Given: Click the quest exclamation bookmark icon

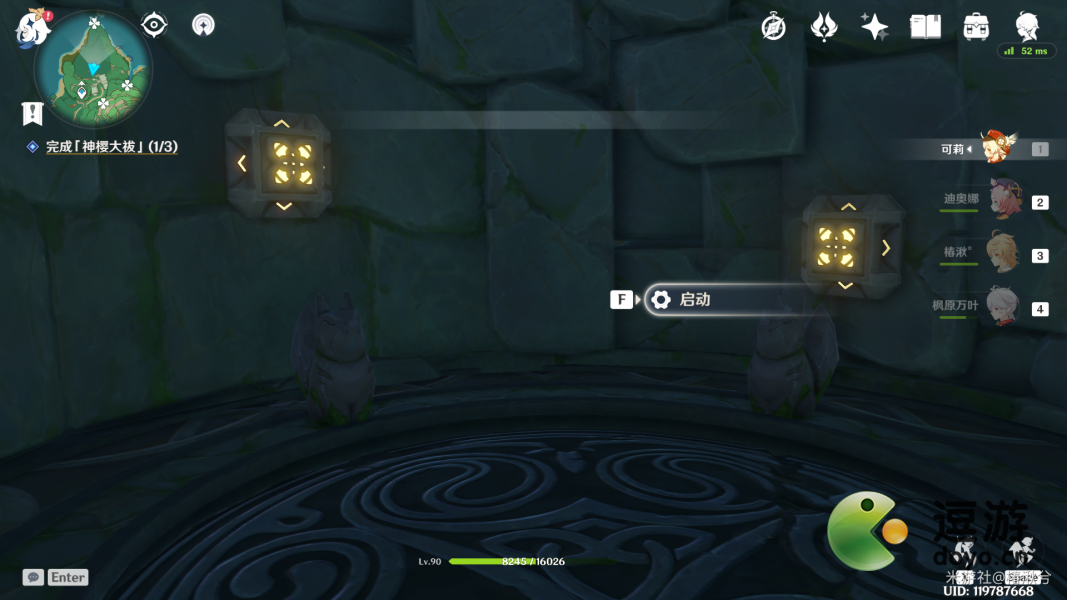Looking at the screenshot, I should click(x=32, y=113).
